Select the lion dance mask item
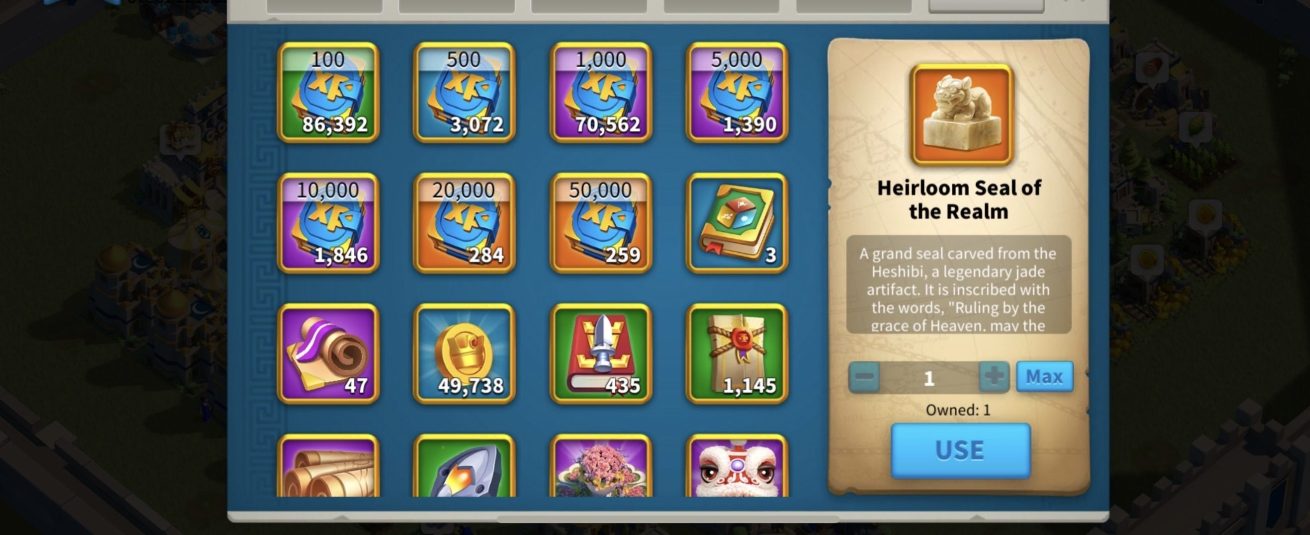The image size is (1310, 535). [x=737, y=467]
